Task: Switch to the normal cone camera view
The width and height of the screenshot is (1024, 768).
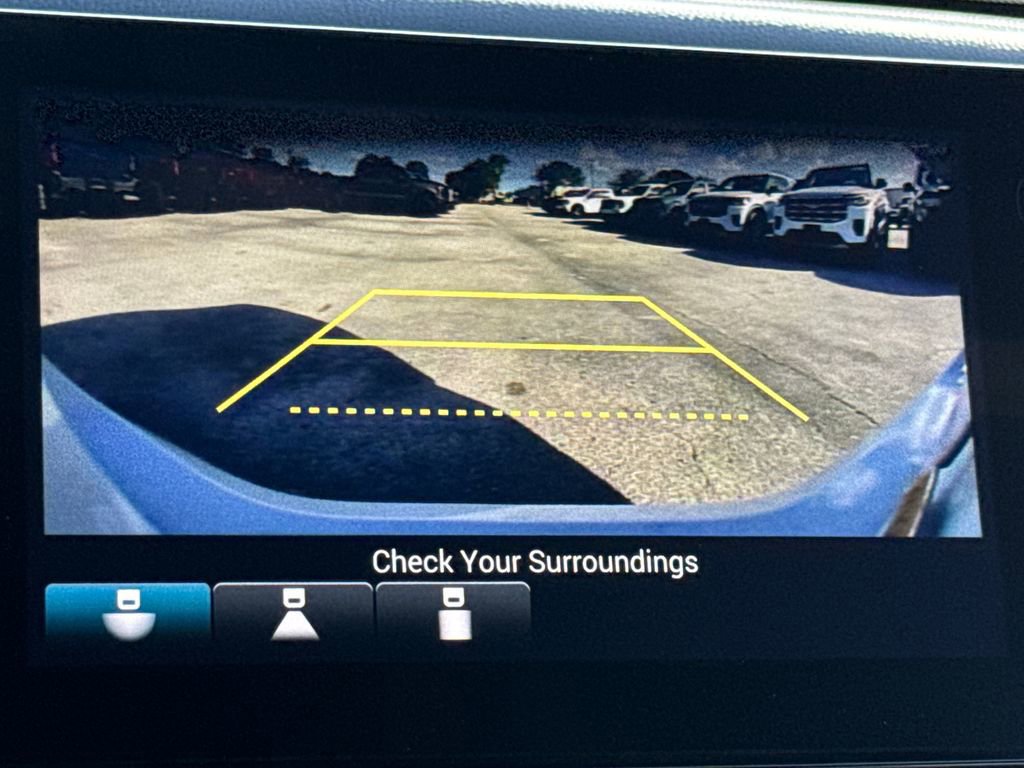Action: [x=293, y=612]
